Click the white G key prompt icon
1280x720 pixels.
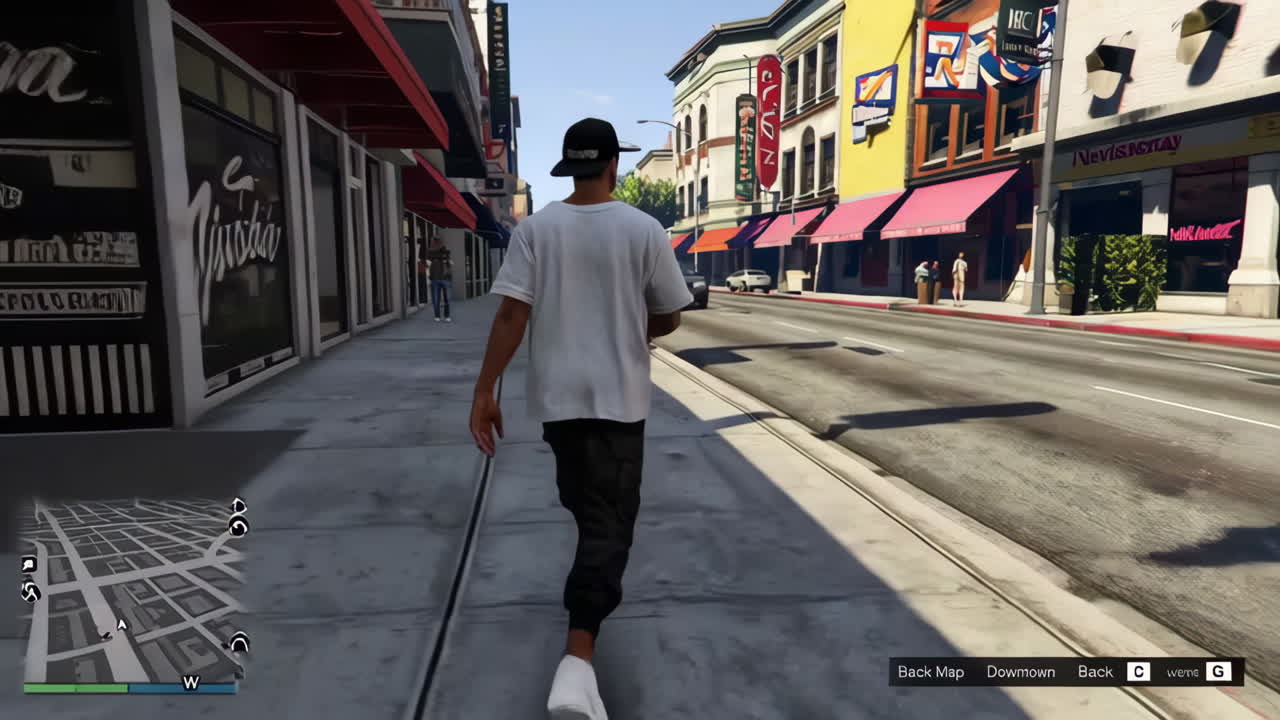click(x=1218, y=671)
